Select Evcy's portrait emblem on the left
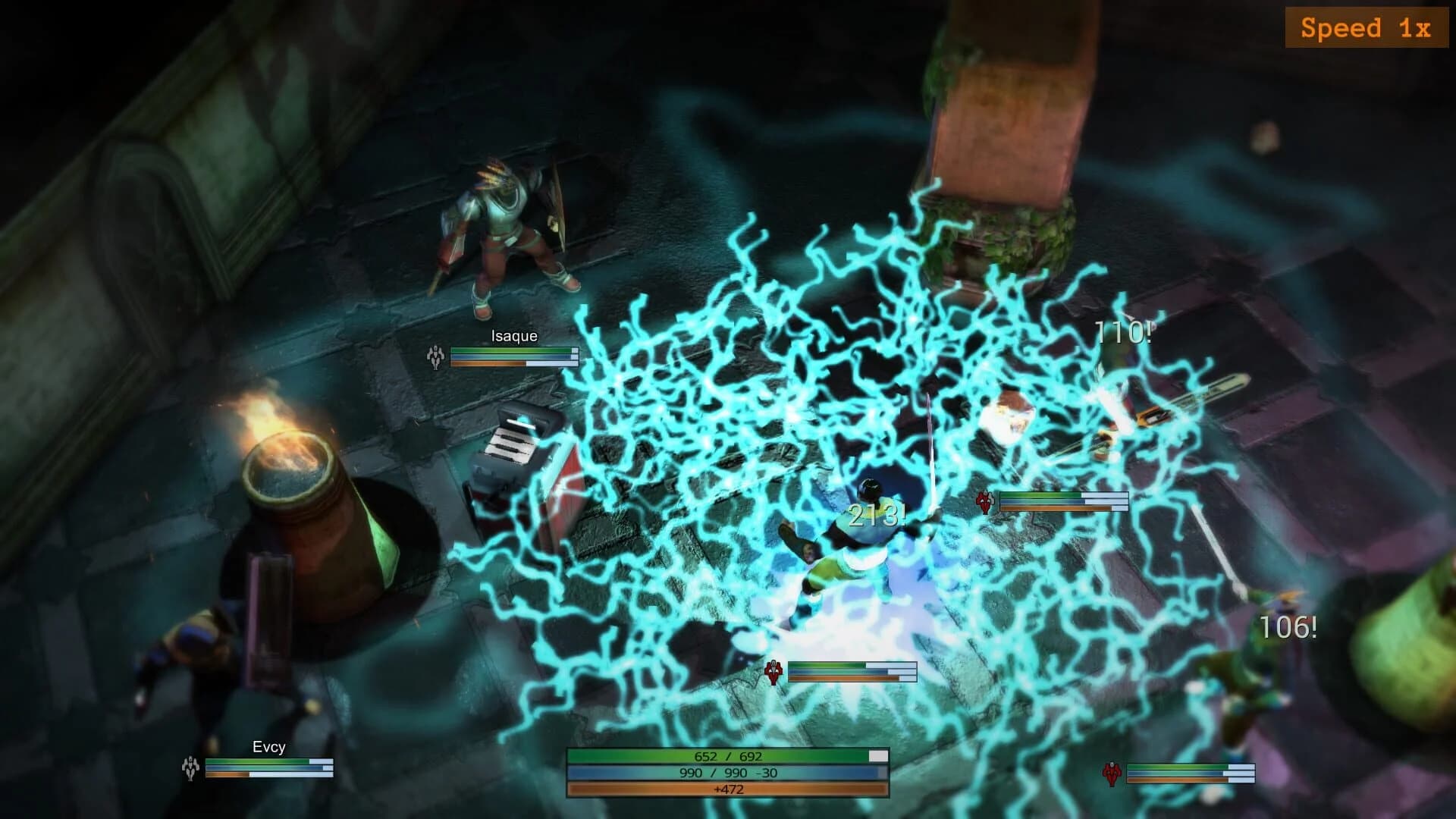Image resolution: width=1456 pixels, height=819 pixels. (190, 767)
